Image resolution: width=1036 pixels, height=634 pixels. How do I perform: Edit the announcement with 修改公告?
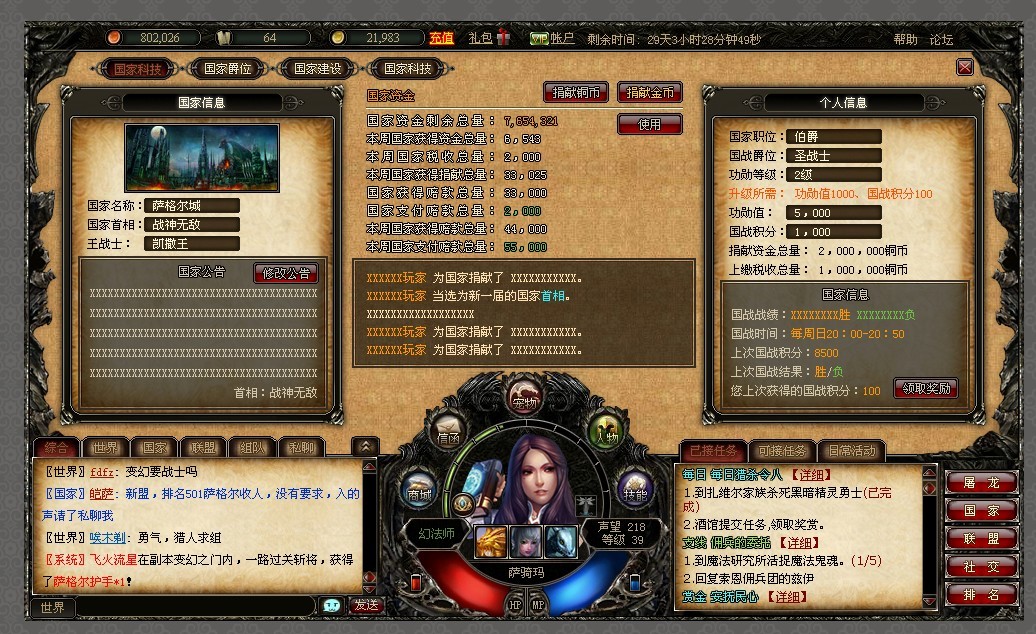tap(287, 272)
